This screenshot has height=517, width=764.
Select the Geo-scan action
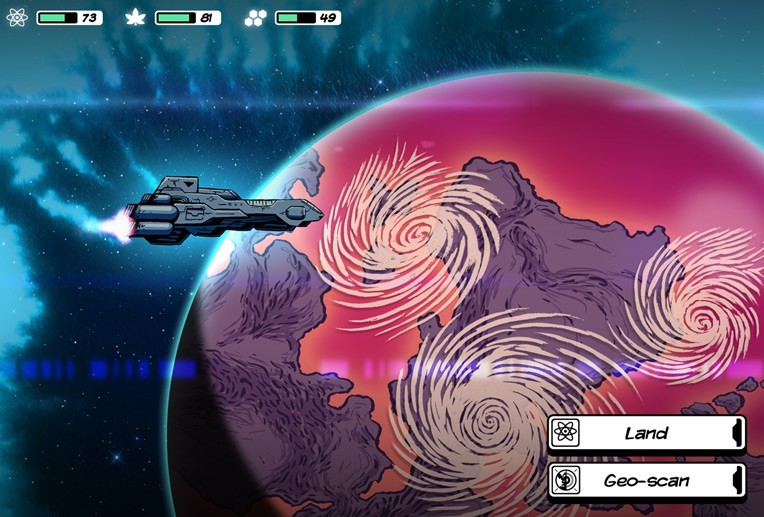click(x=646, y=480)
